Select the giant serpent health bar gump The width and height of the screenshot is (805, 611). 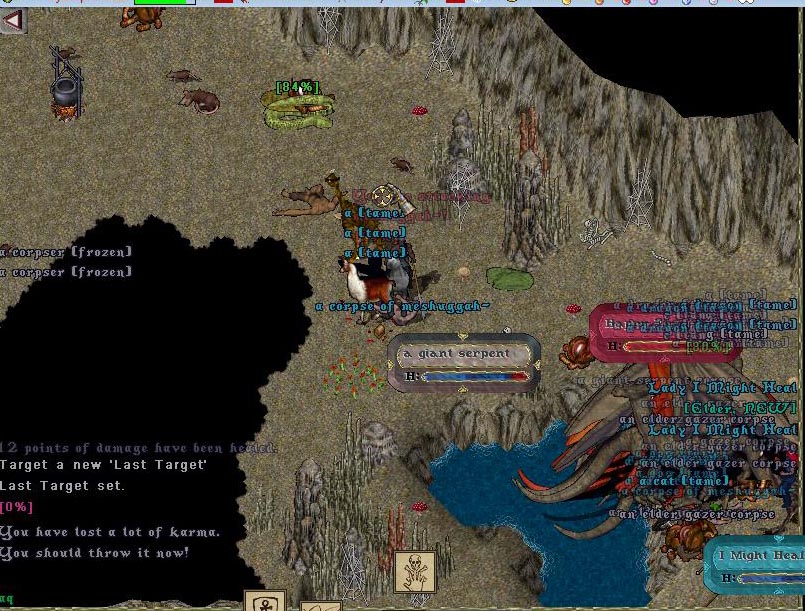(465, 363)
